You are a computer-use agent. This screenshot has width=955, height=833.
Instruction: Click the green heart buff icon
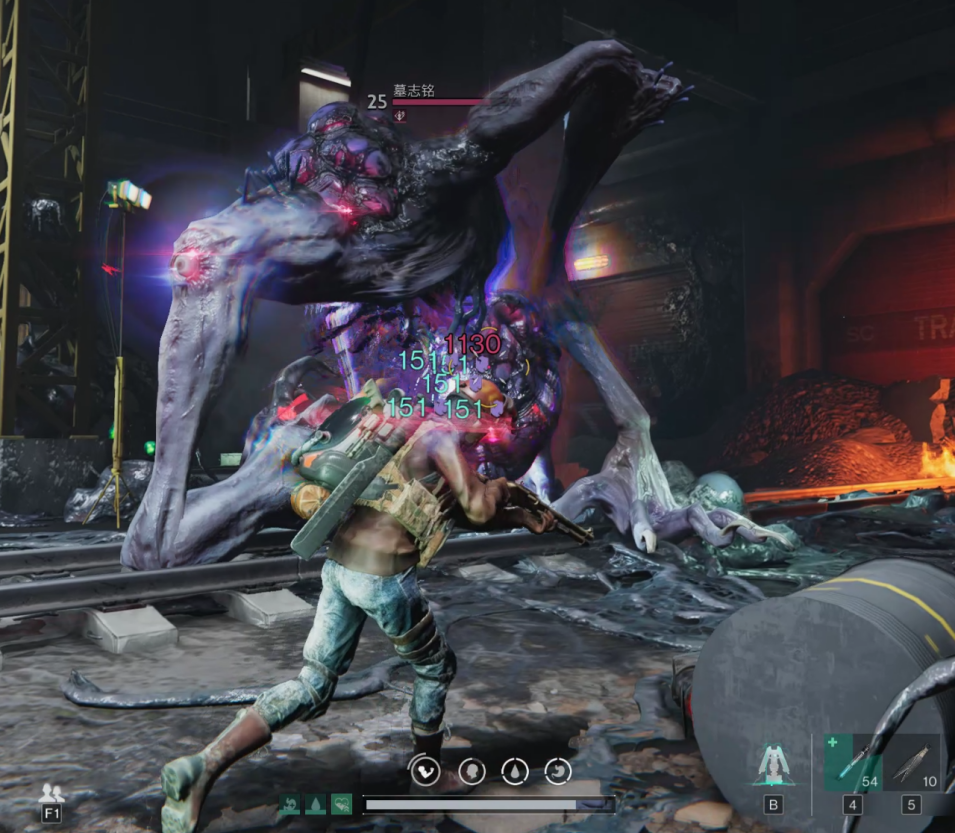341,804
